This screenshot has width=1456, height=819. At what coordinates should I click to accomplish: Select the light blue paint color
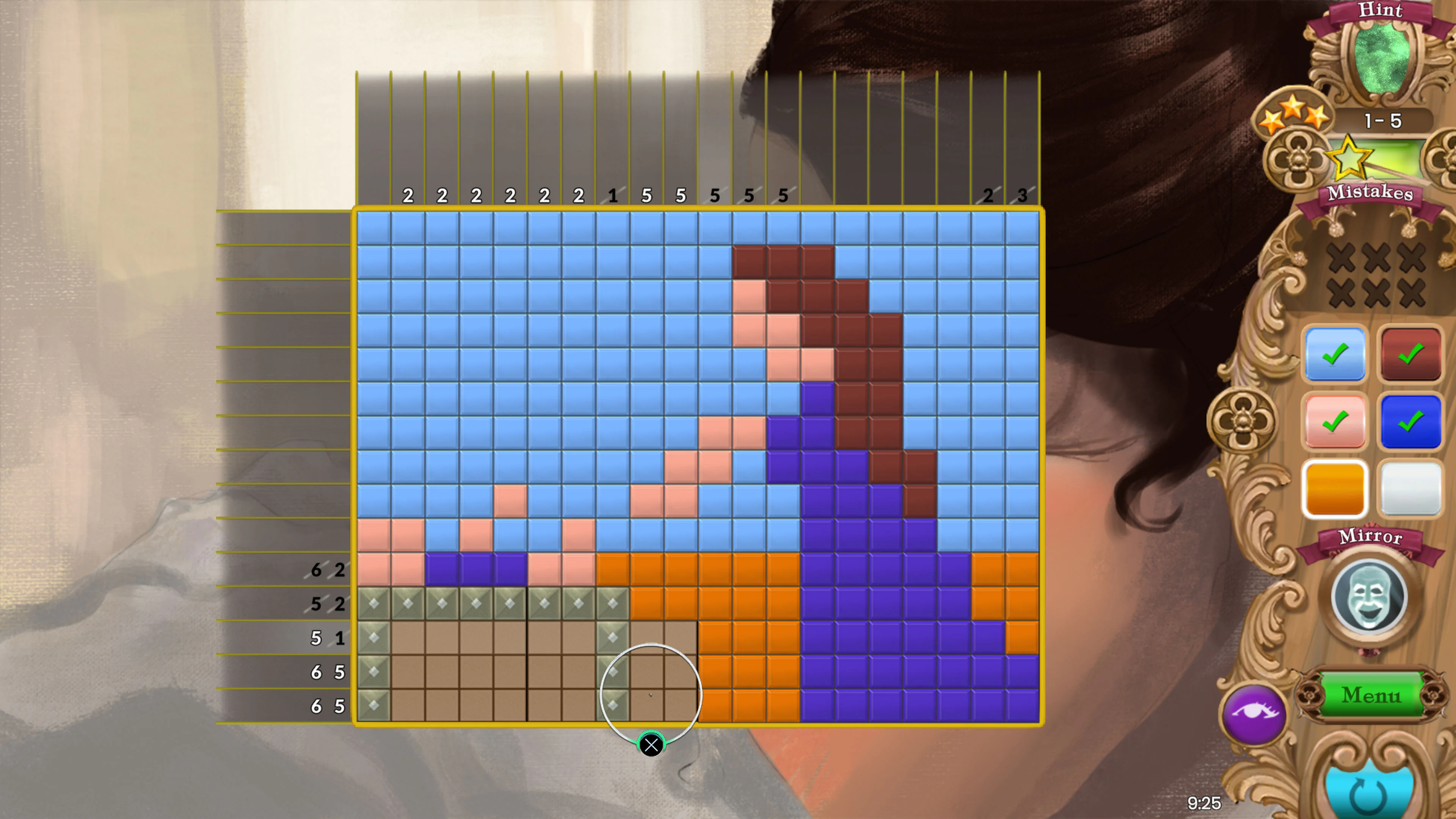tap(1335, 354)
